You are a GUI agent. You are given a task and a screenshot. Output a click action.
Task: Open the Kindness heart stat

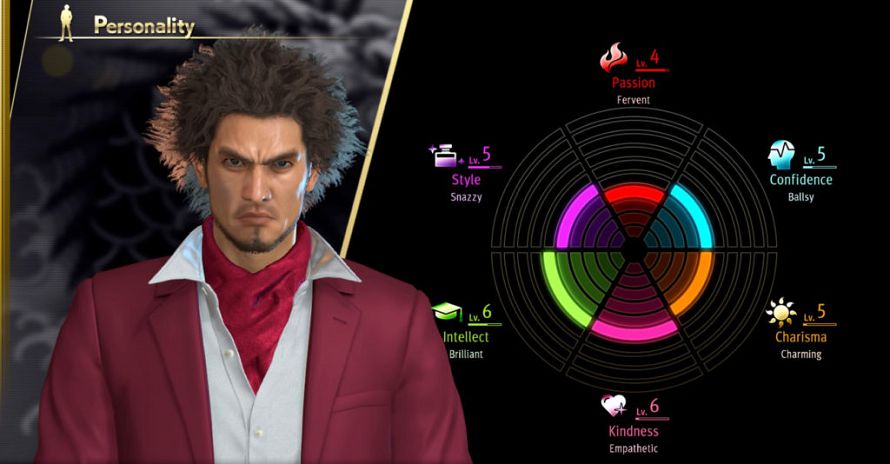[x=613, y=406]
